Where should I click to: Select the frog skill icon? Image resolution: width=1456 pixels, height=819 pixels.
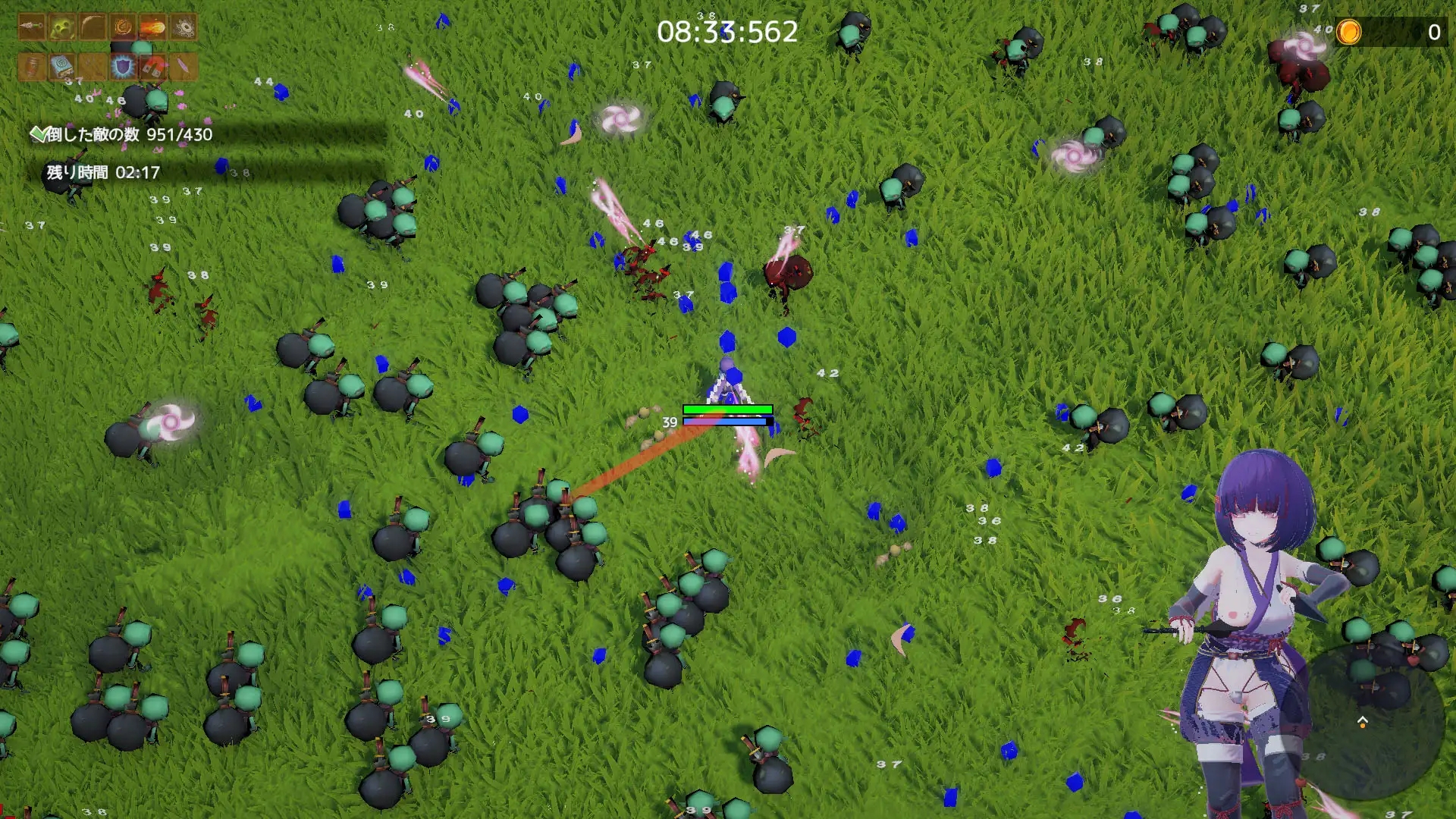[61, 26]
